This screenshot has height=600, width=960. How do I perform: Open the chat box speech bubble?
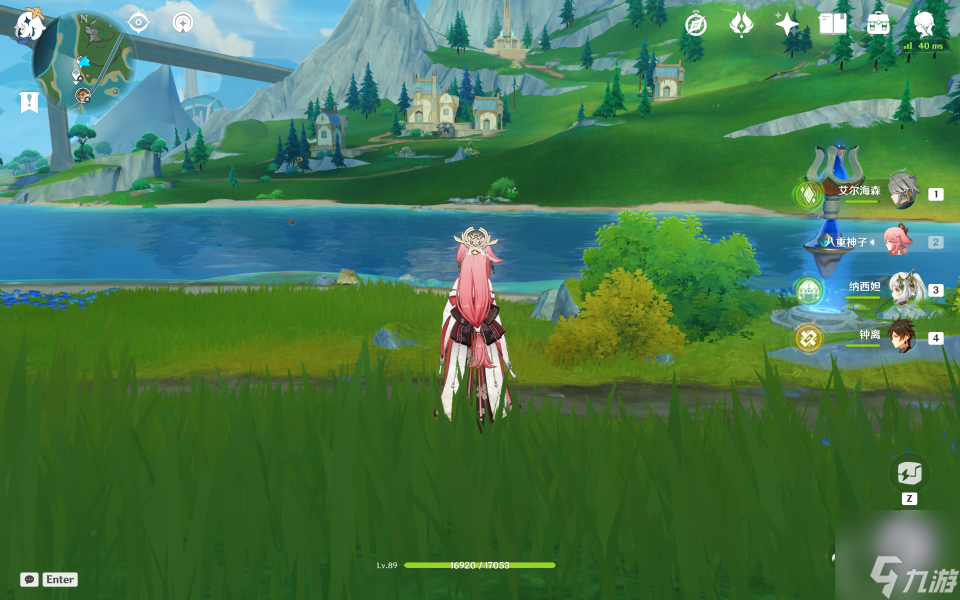coord(30,579)
